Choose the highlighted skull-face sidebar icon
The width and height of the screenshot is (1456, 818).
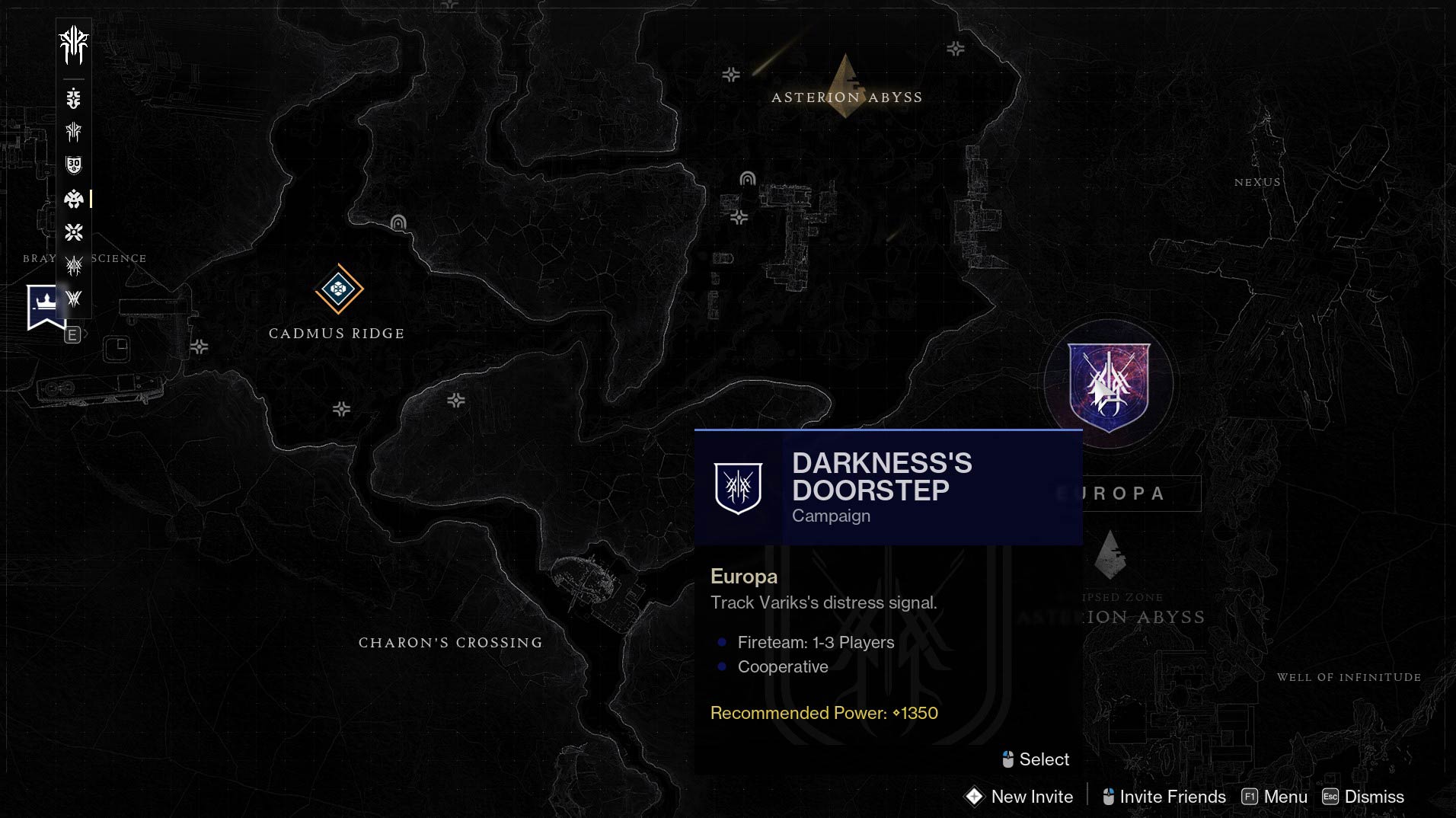click(x=74, y=200)
